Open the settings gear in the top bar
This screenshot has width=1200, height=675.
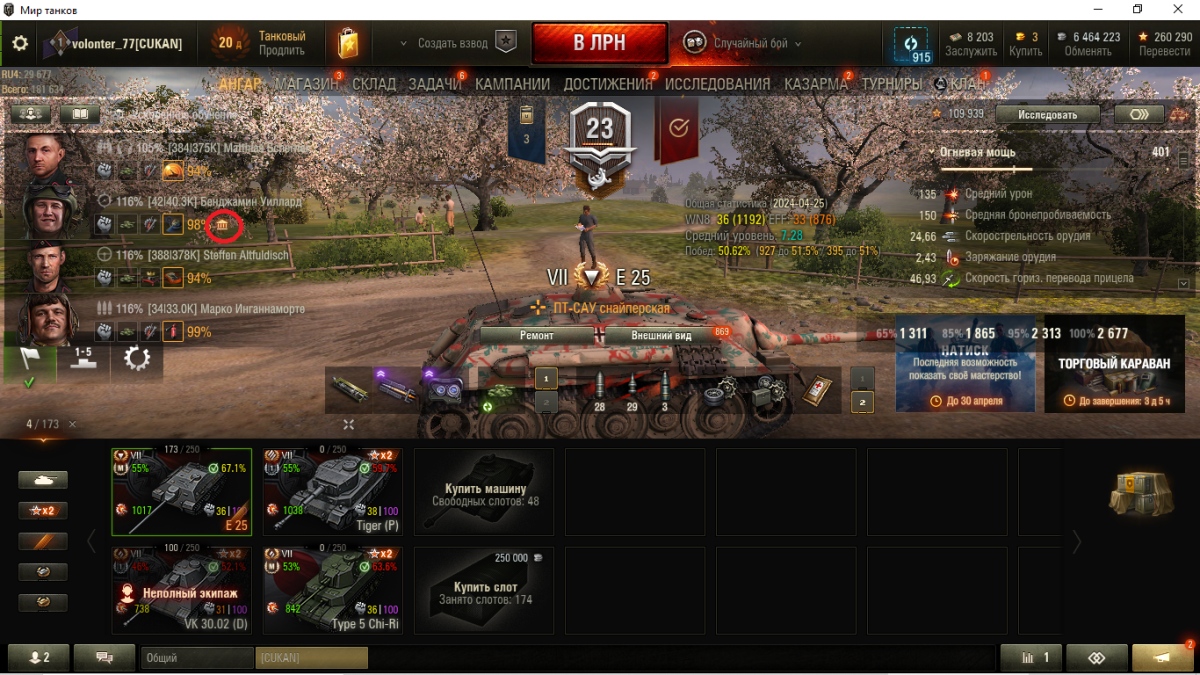click(x=20, y=44)
